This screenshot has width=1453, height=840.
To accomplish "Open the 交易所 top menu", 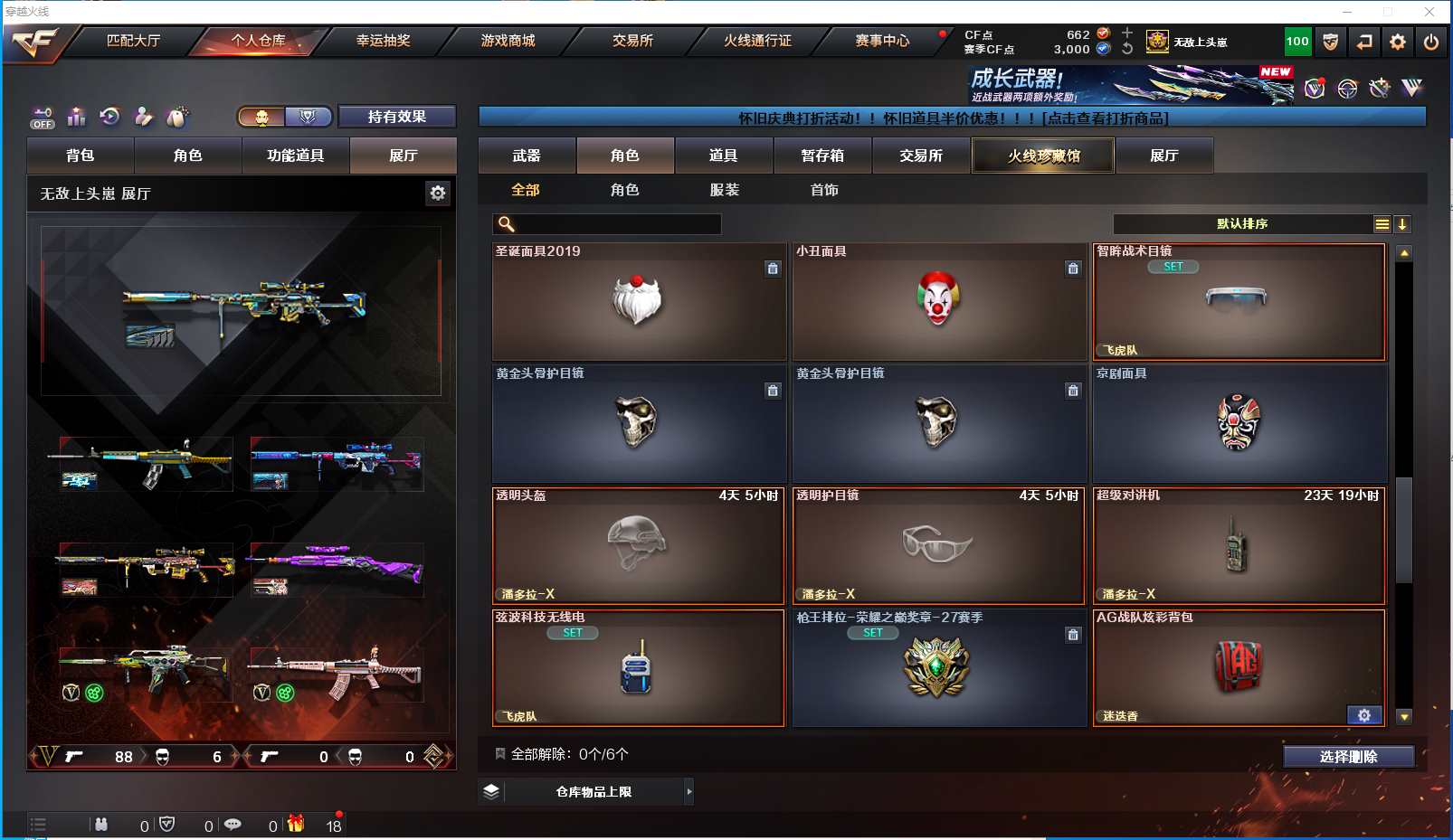I will pyautogui.click(x=632, y=41).
